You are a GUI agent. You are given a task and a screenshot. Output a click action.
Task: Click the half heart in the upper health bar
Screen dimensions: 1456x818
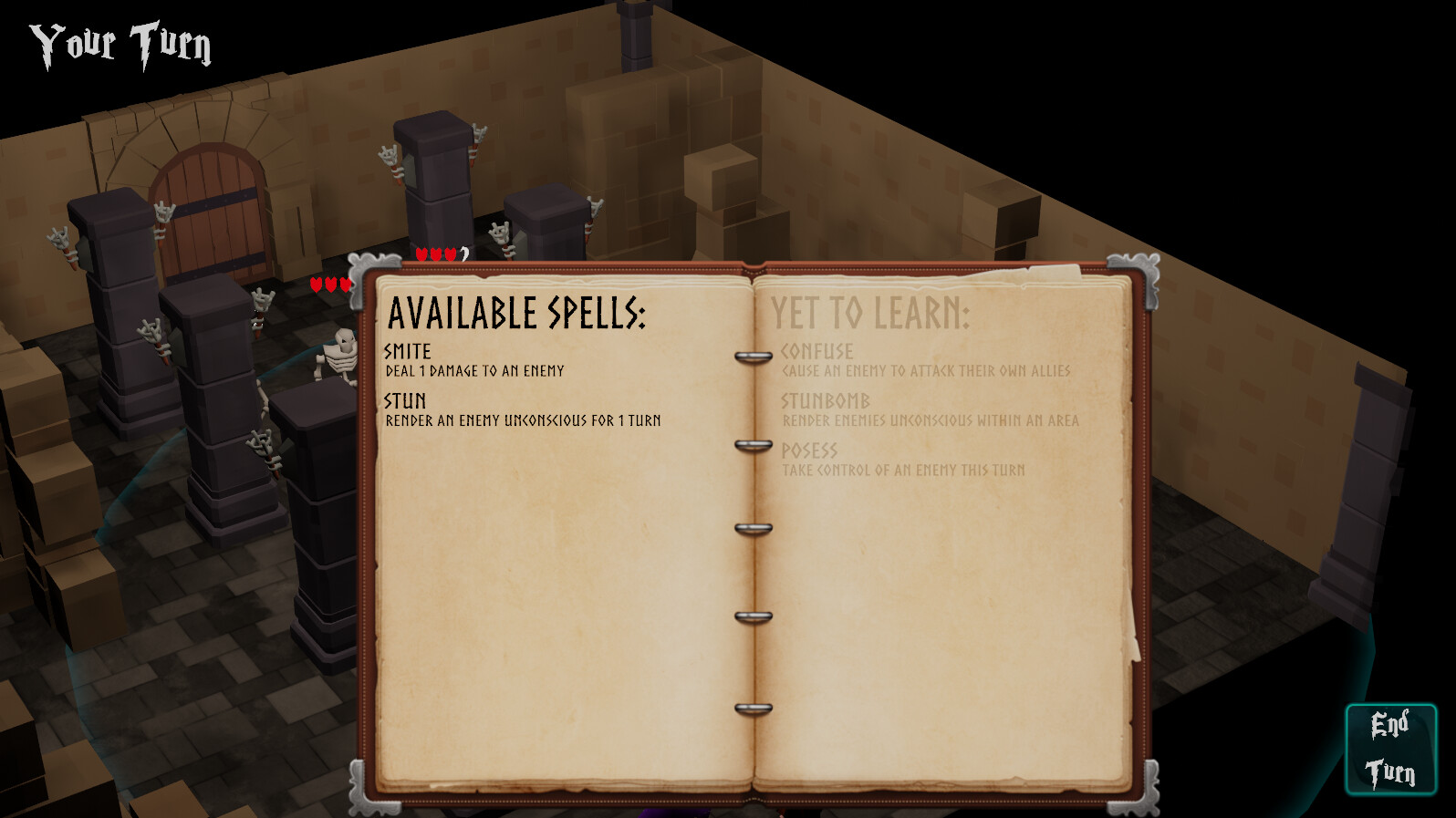coord(463,255)
